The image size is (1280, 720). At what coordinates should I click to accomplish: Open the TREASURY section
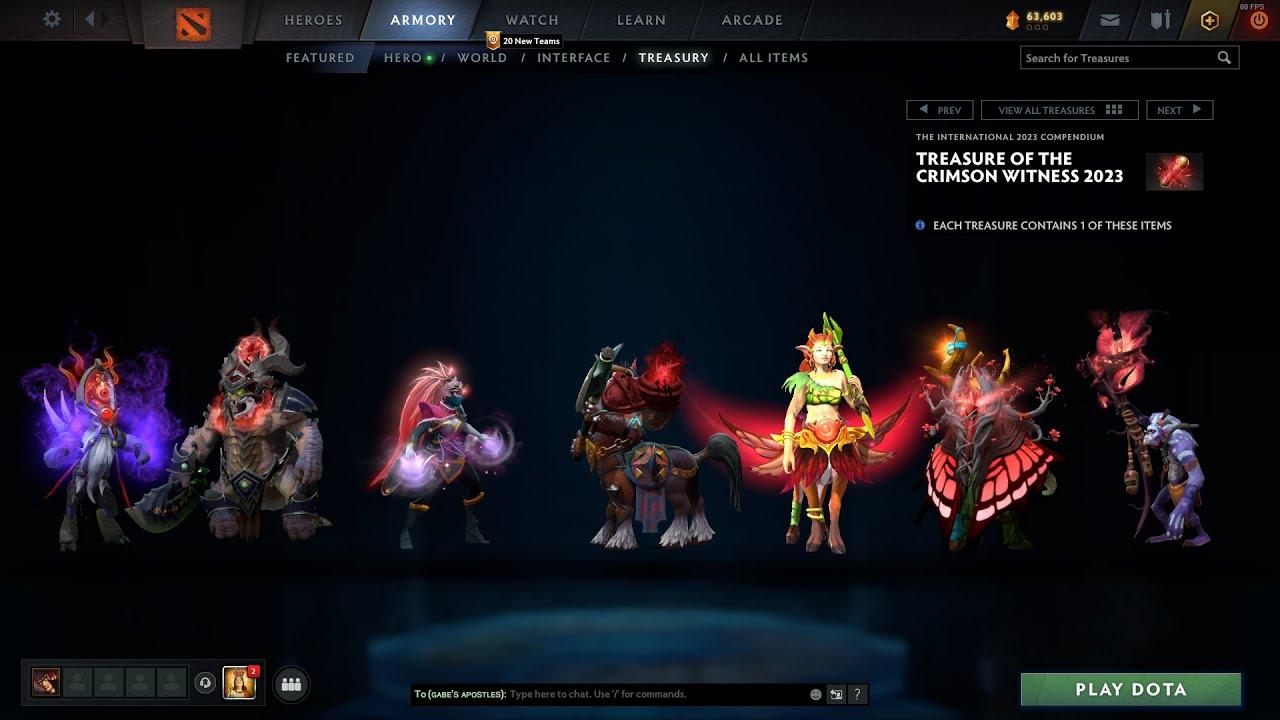(673, 57)
